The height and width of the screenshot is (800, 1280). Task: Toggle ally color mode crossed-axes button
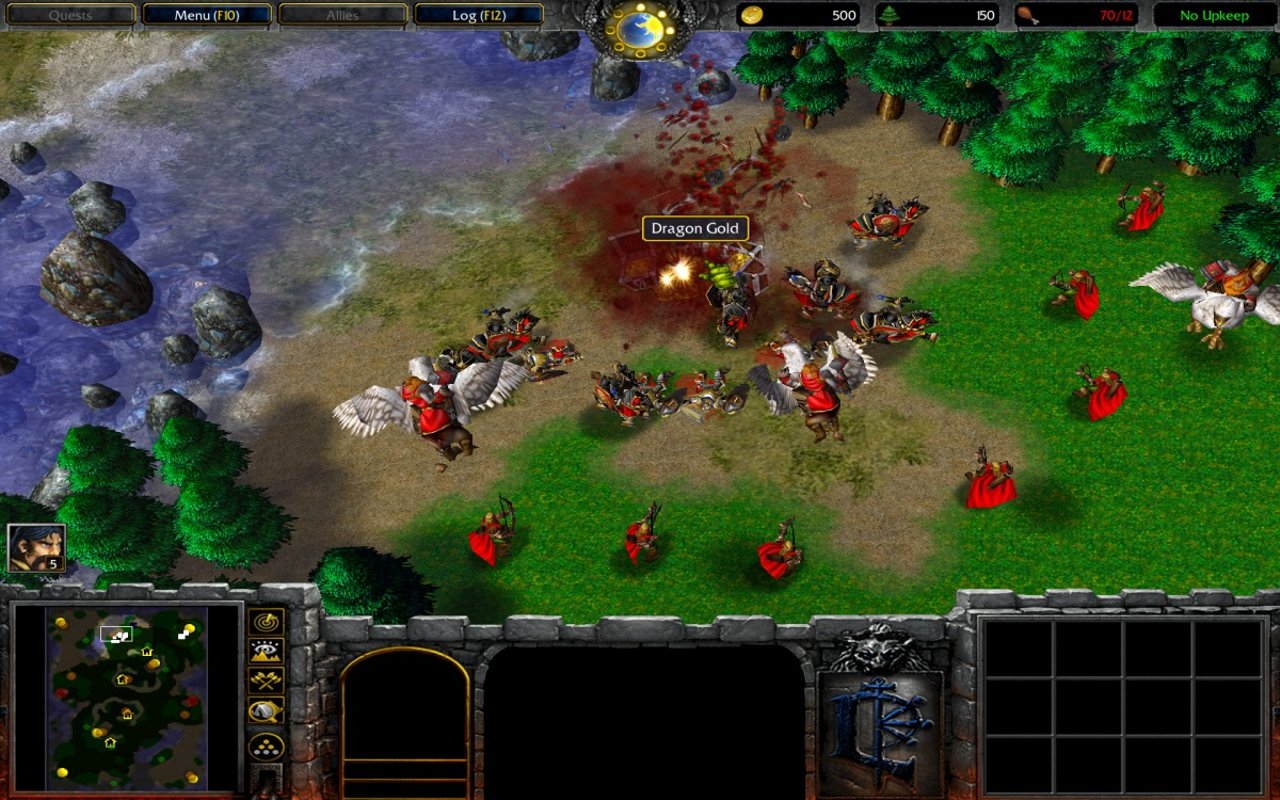coord(266,681)
